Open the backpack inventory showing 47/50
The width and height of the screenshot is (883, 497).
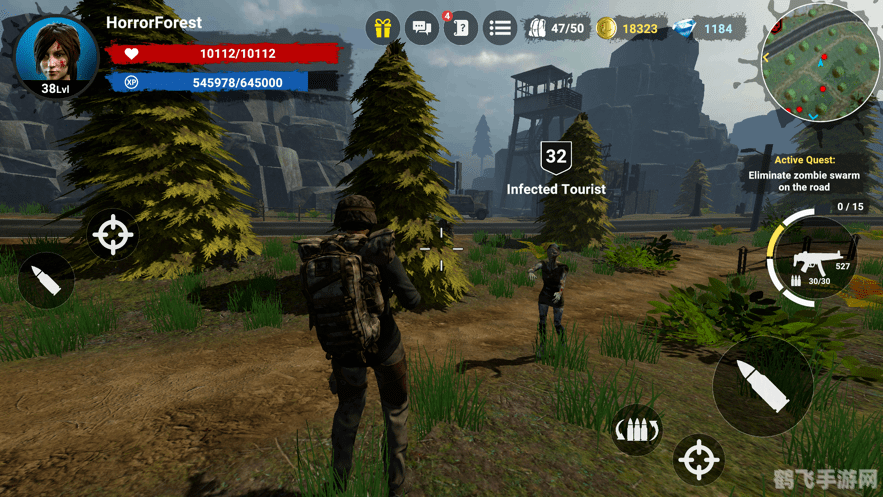point(556,29)
